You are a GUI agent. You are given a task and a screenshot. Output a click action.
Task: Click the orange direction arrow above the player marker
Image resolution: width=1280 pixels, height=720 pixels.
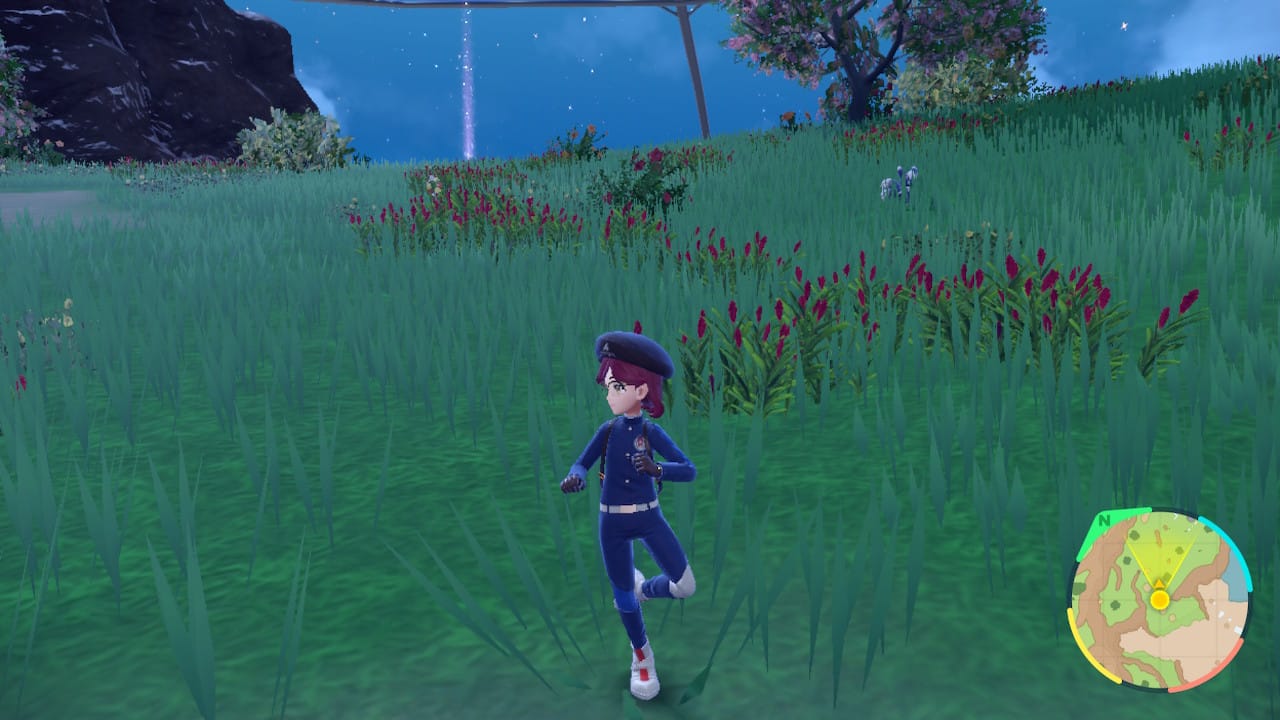coord(1159,582)
